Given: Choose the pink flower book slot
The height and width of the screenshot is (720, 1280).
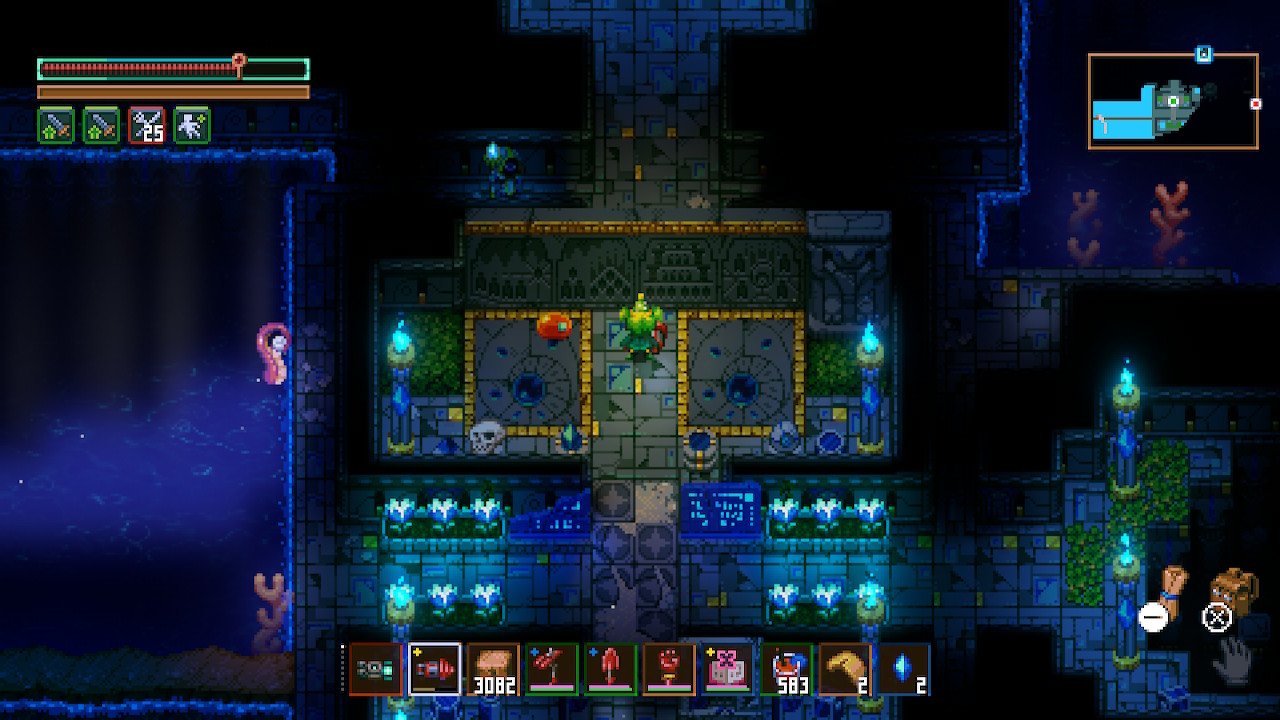Looking at the screenshot, I should 727,669.
